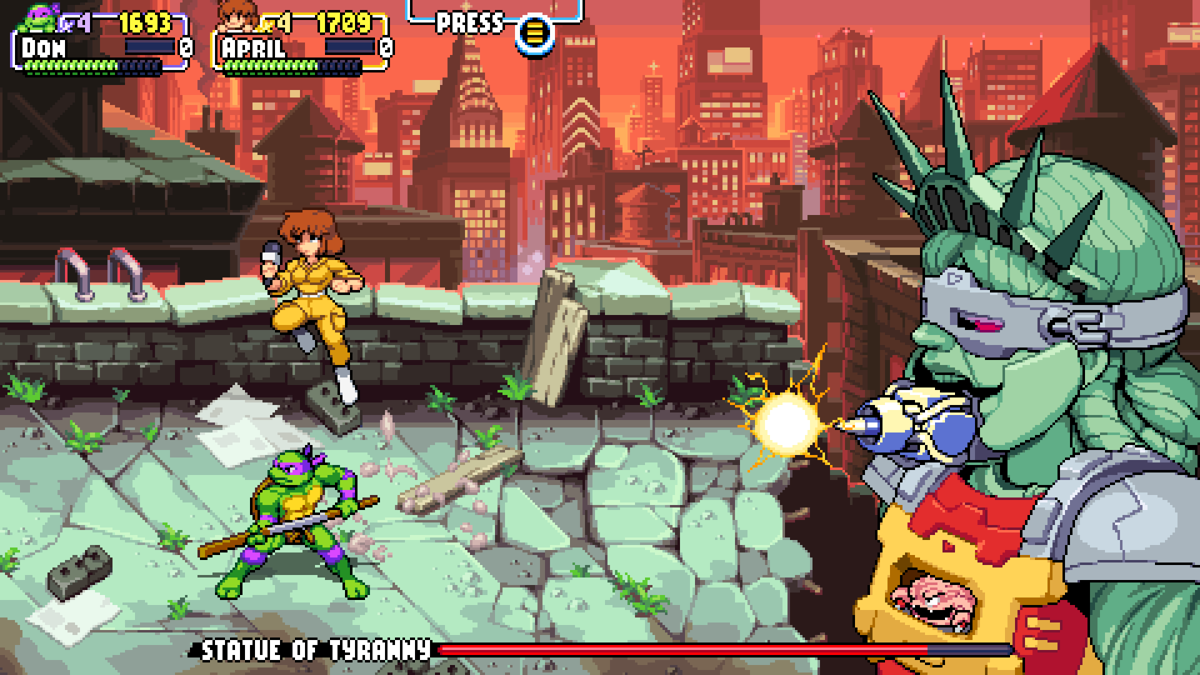Click Donatello's portrait in the Don player panel
This screenshot has width=1200, height=675.
(40, 17)
